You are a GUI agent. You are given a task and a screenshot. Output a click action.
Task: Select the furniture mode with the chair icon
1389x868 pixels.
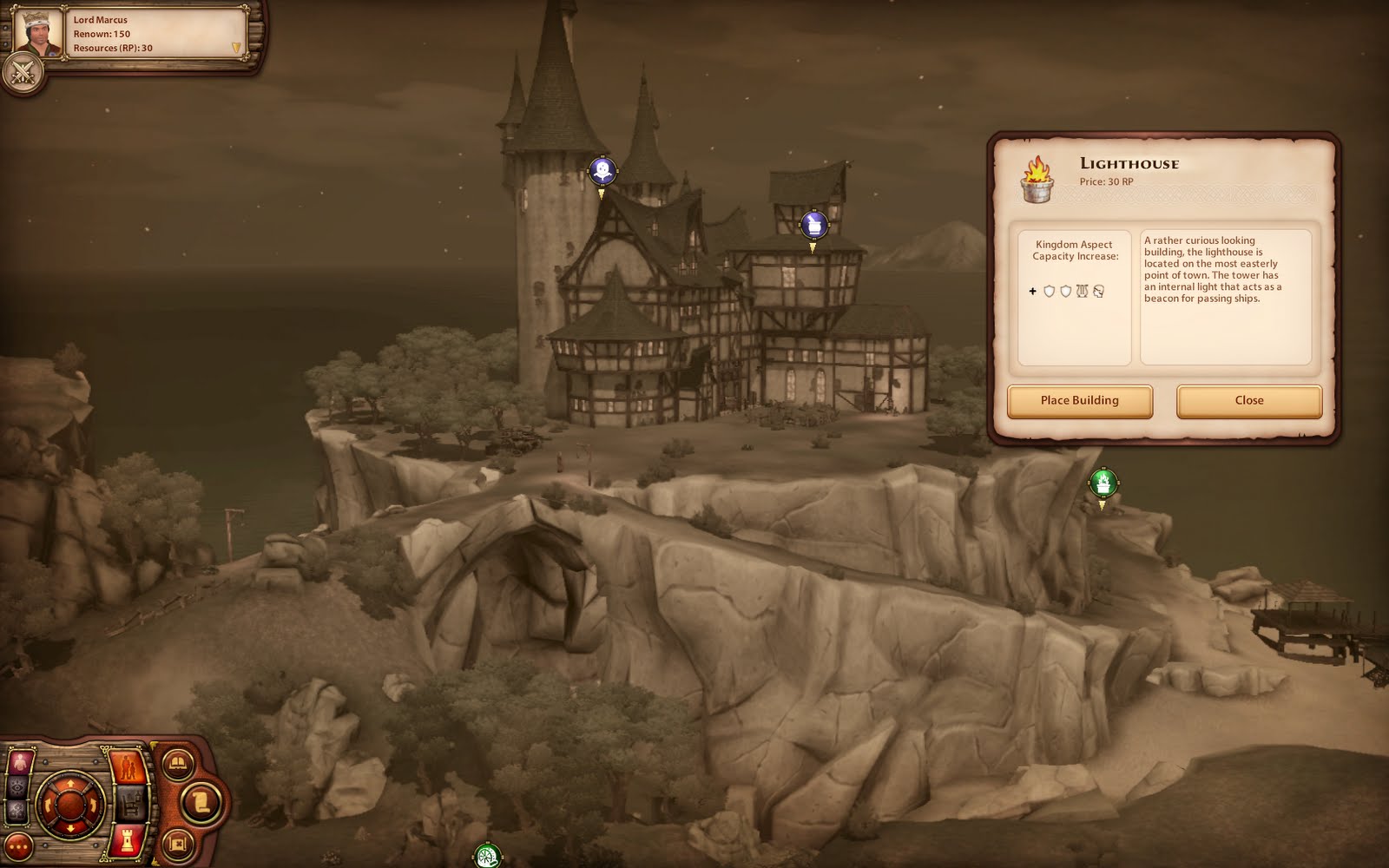130,804
